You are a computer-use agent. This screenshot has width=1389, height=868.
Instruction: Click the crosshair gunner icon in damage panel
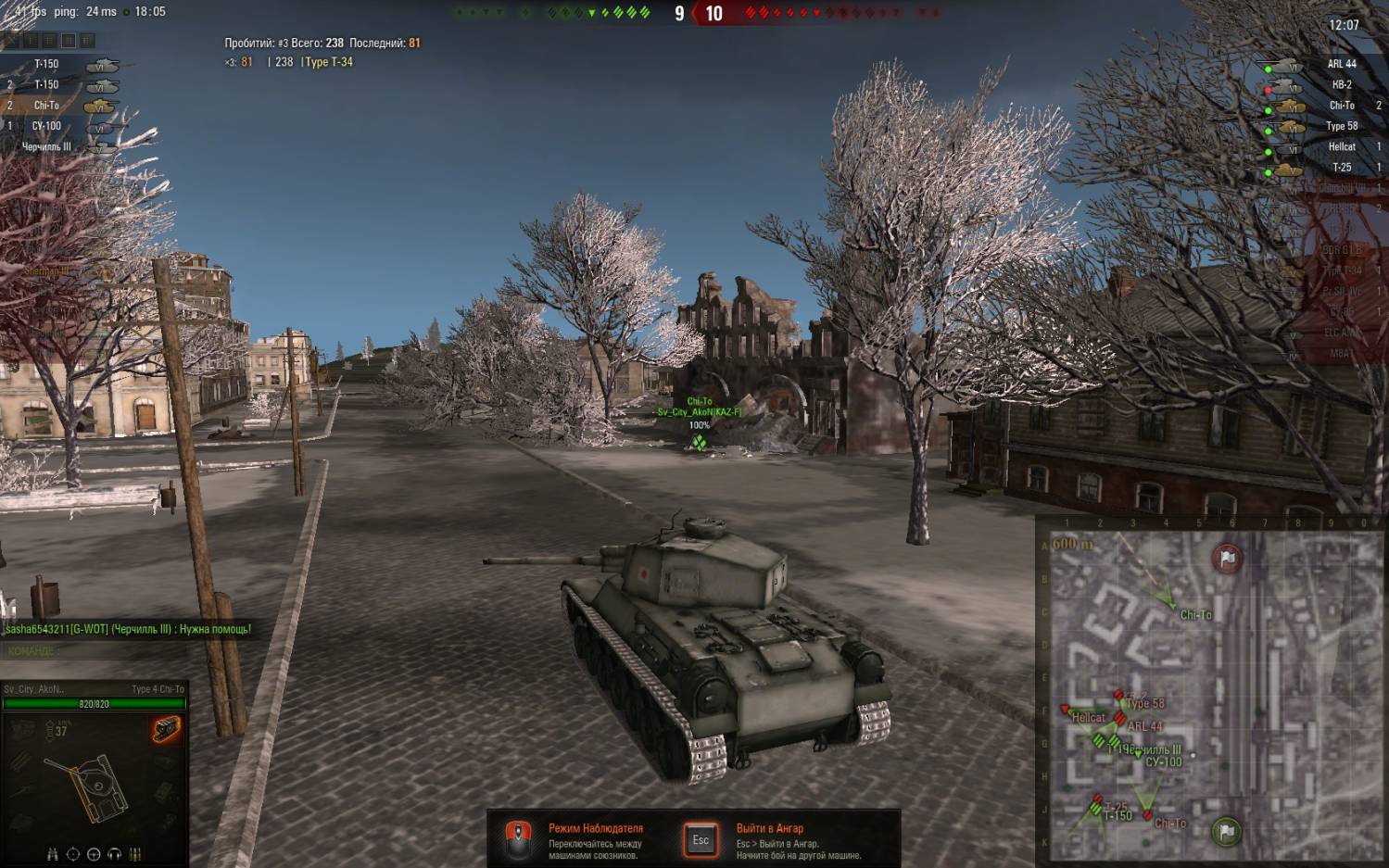(x=73, y=854)
